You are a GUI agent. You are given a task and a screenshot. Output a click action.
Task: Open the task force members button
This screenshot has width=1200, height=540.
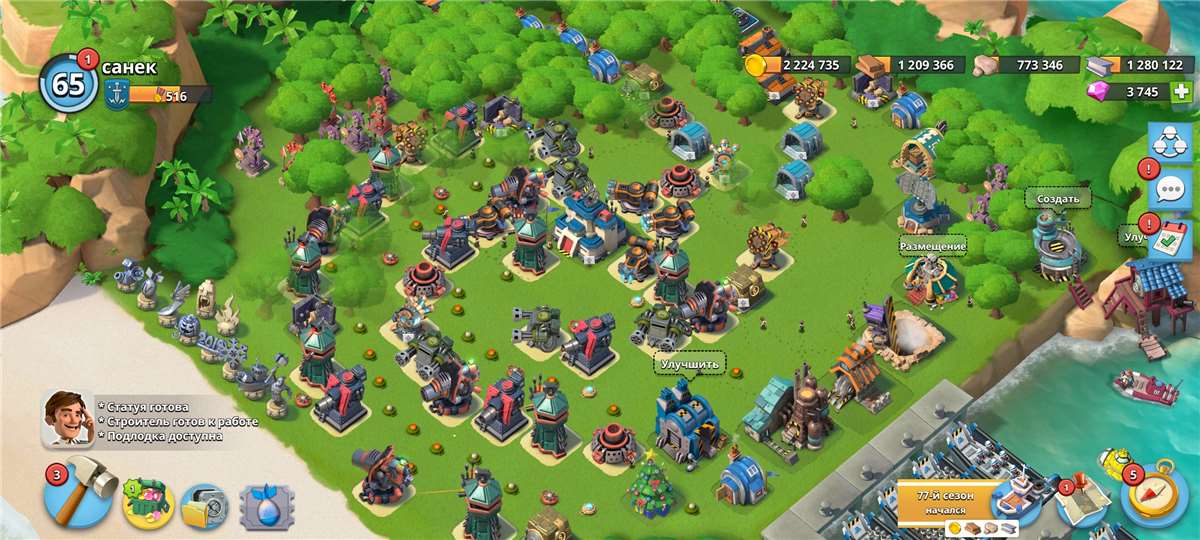pyautogui.click(x=1169, y=144)
